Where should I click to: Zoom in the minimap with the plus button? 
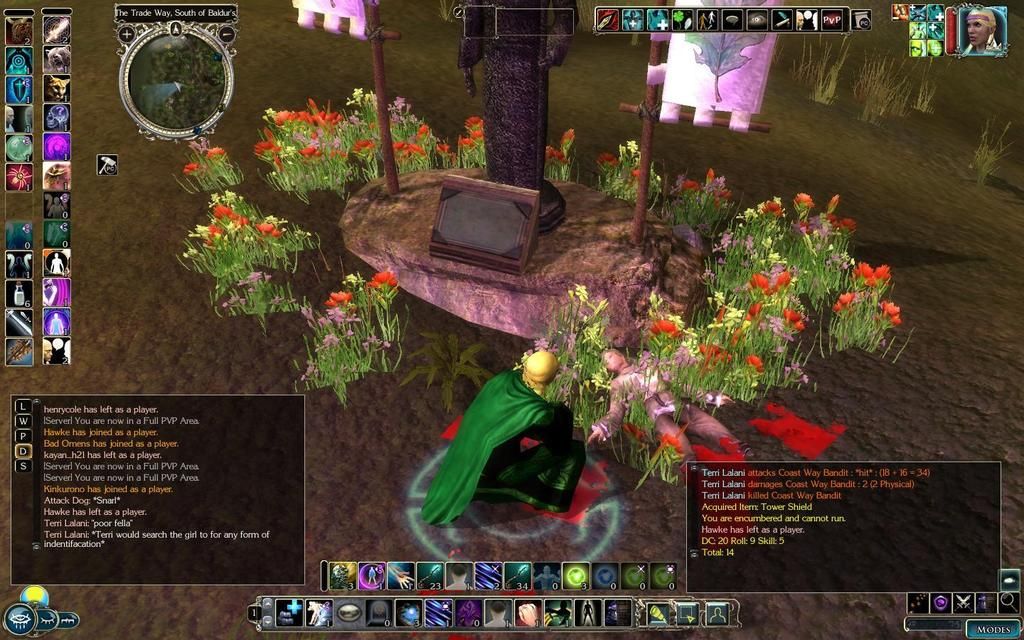pyautogui.click(x=127, y=33)
